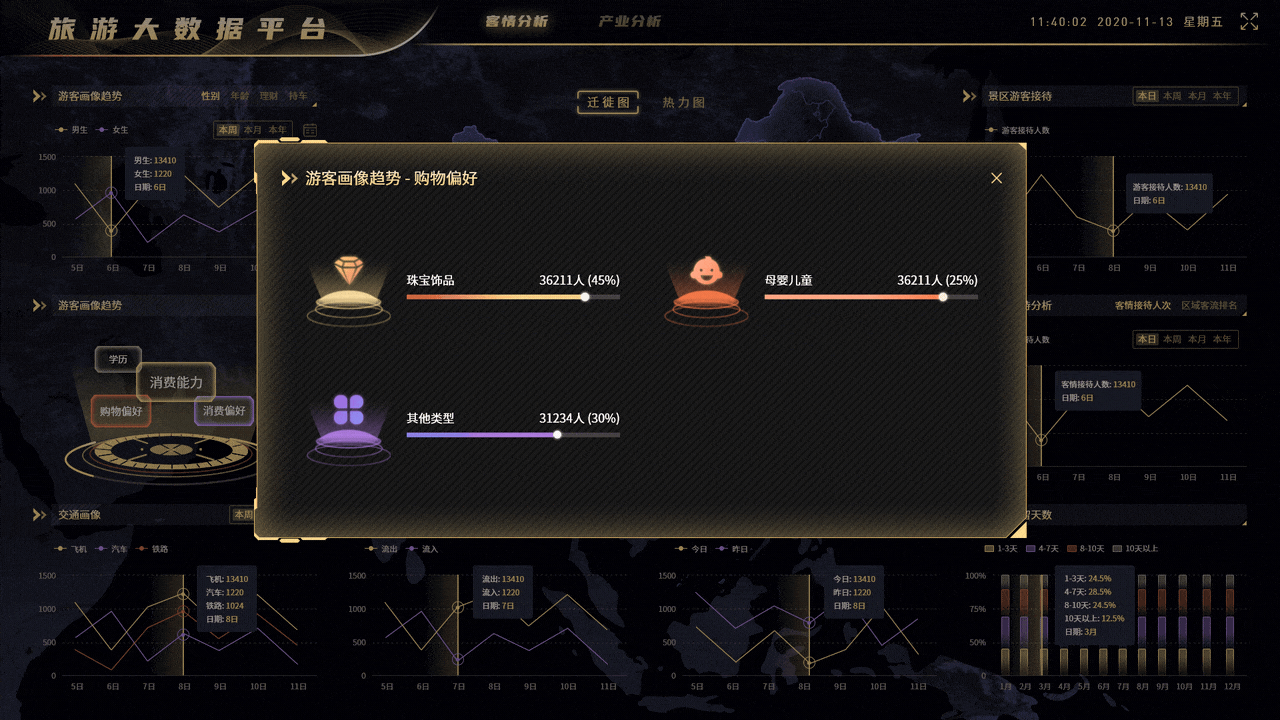Viewport: 1280px width, 720px height.
Task: Click the chevron icon beside 交通画像
Action: [x=39, y=516]
